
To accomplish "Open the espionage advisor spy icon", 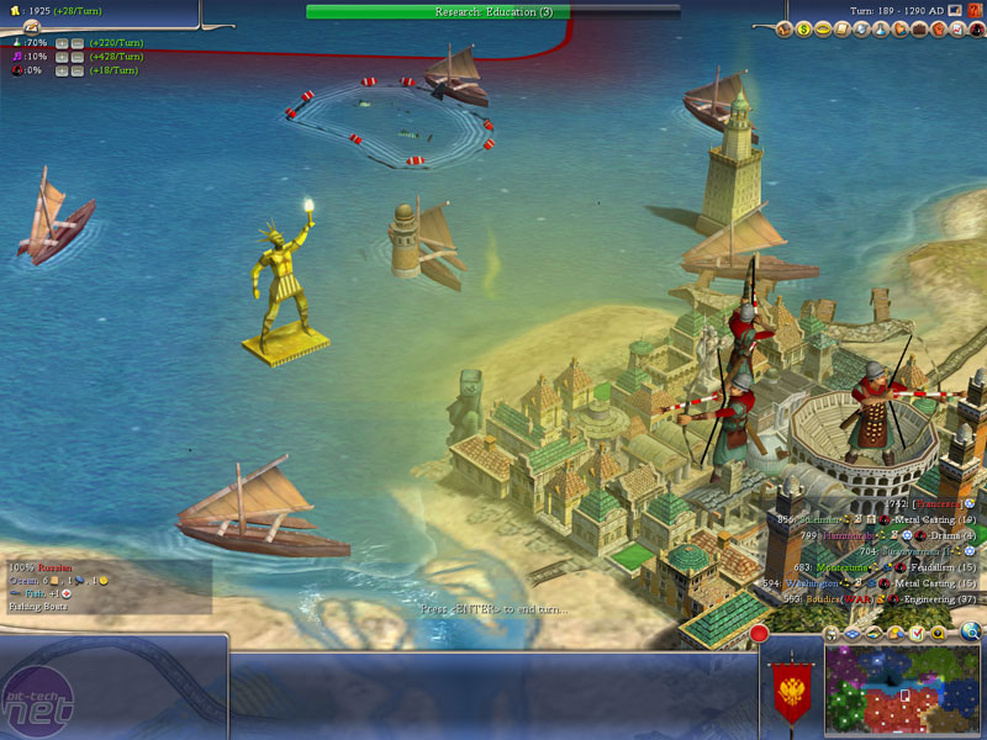I will pos(977,29).
